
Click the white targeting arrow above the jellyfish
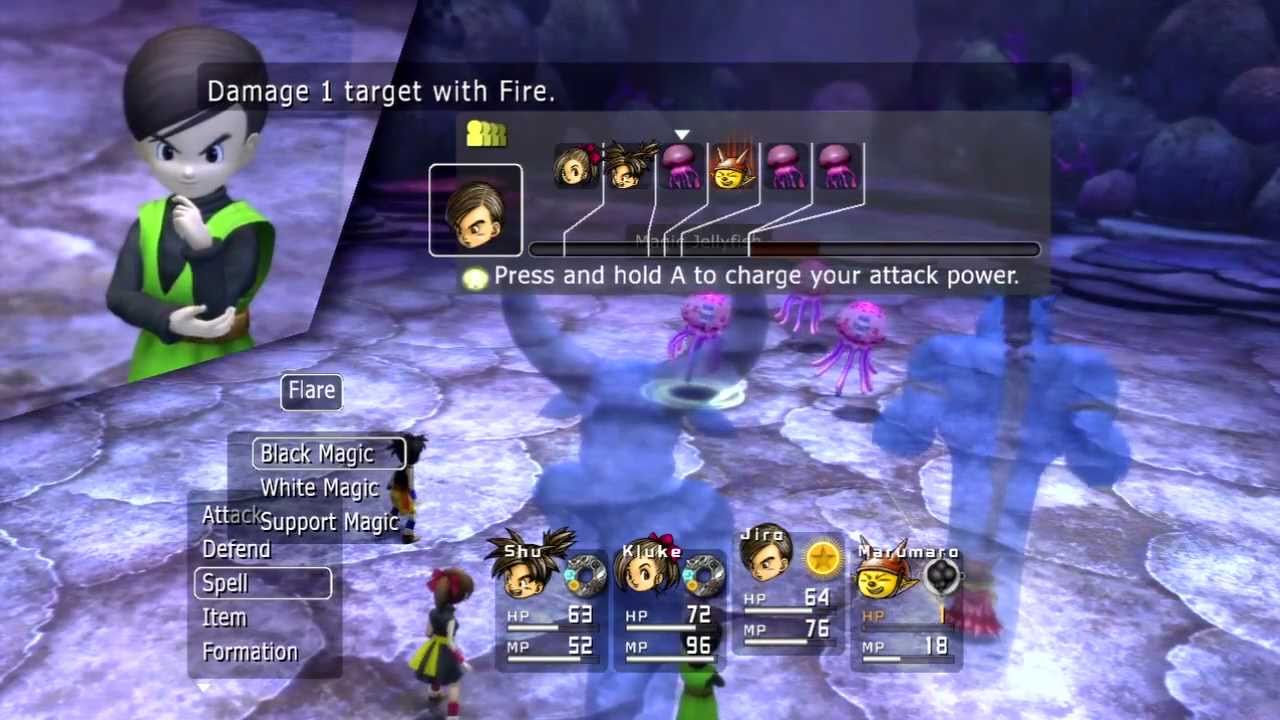pos(682,133)
